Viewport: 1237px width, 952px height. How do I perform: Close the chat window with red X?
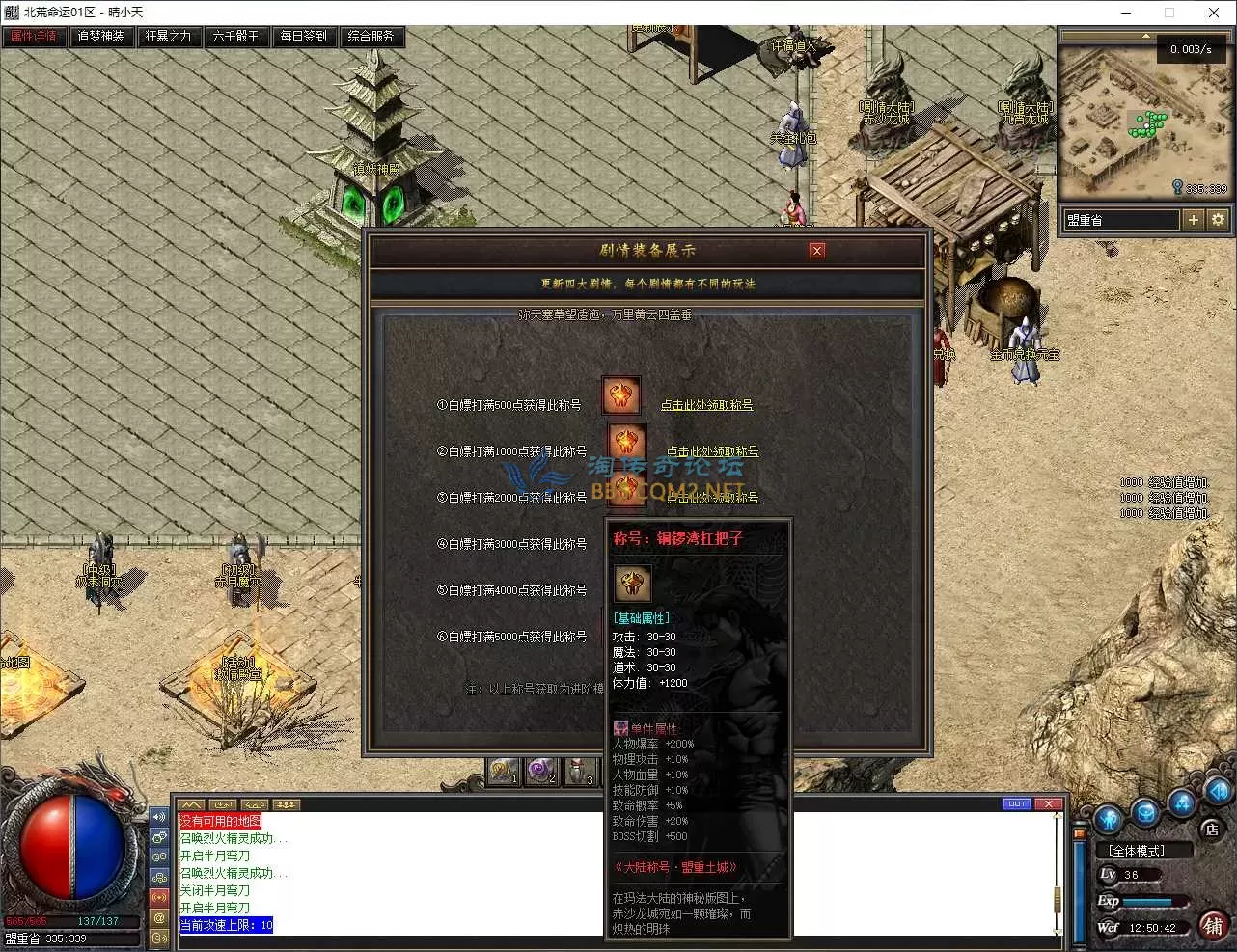pyautogui.click(x=1049, y=803)
